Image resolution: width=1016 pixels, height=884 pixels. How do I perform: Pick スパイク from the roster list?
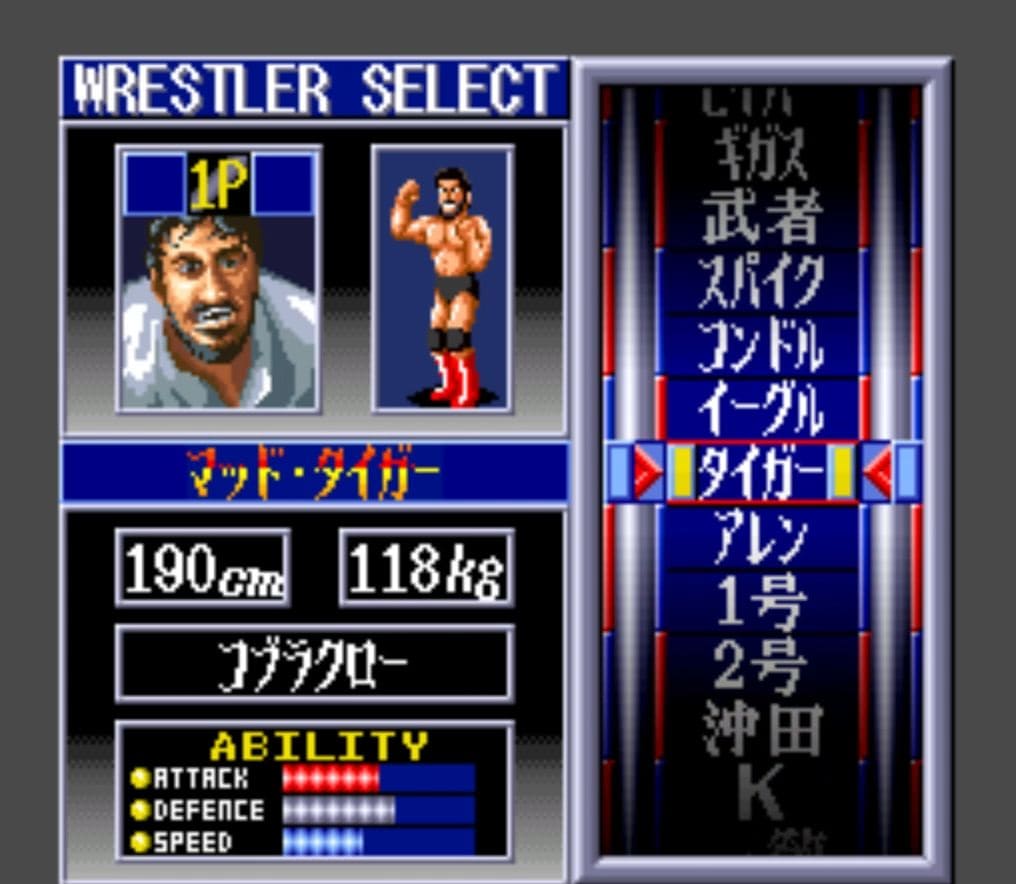tap(762, 281)
